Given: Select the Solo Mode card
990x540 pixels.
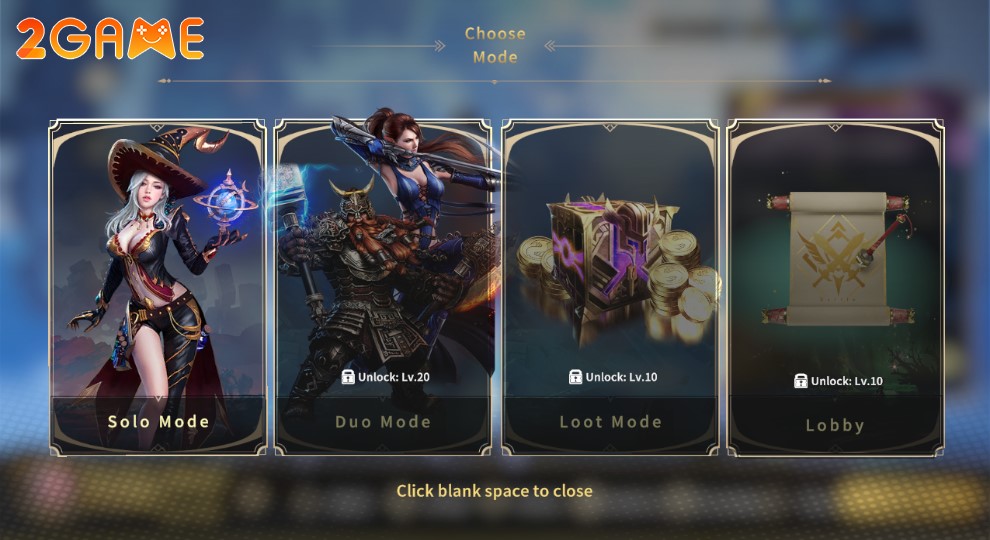Looking at the screenshot, I should tap(158, 288).
